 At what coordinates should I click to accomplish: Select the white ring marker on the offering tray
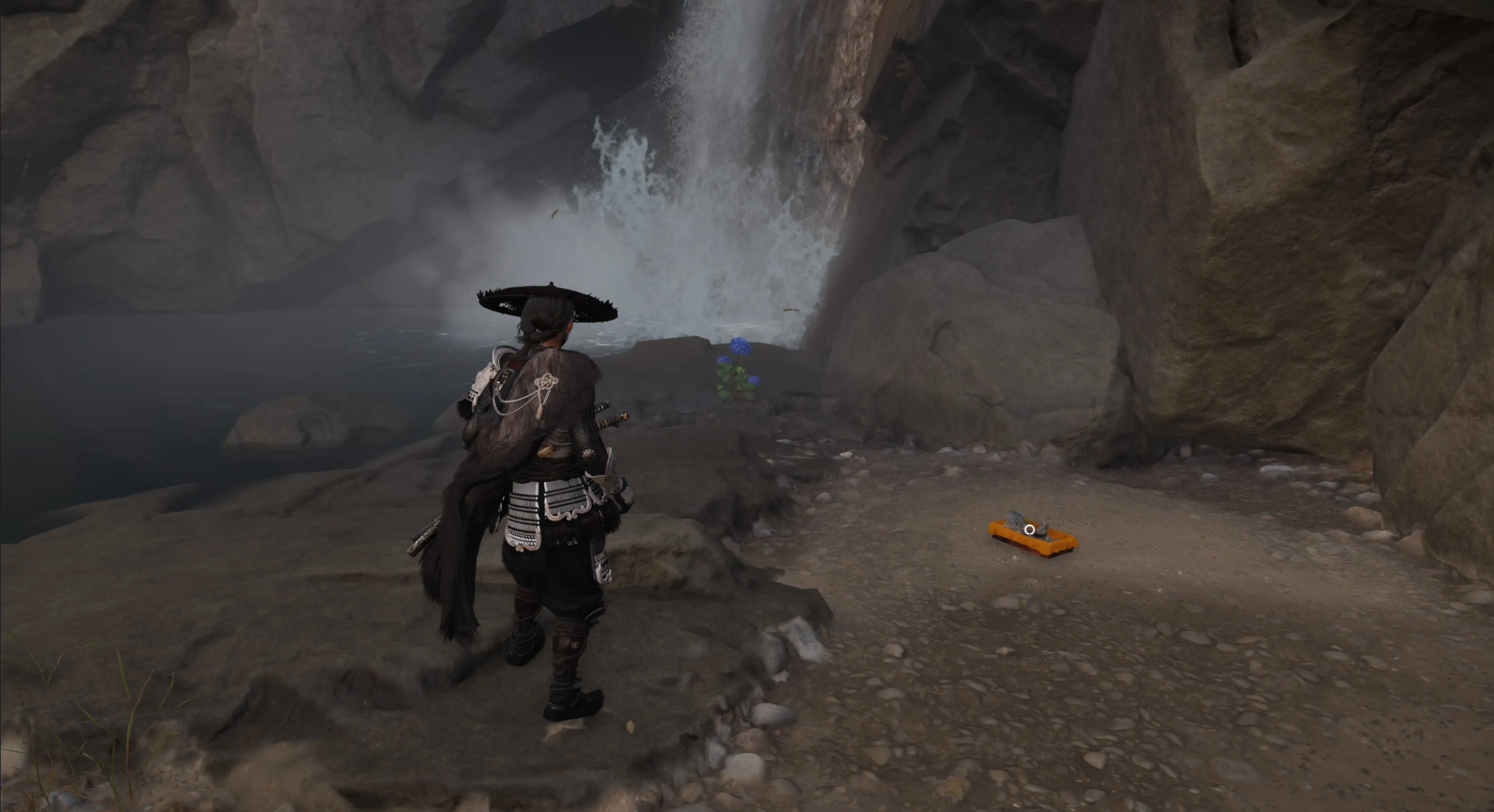1030,529
